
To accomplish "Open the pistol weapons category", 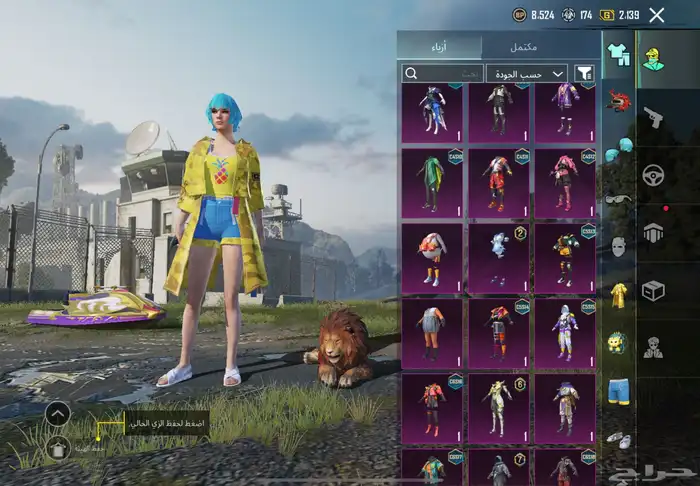I will [654, 117].
